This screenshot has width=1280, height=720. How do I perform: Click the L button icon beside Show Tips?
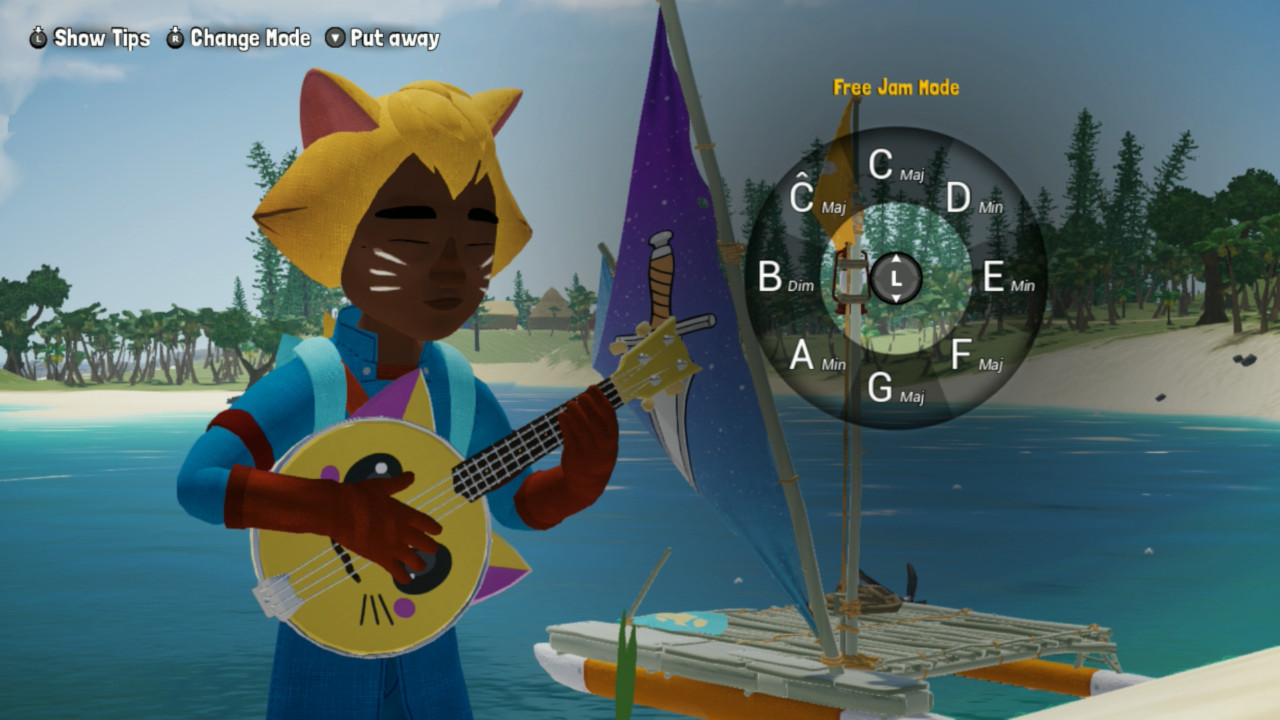coord(36,38)
